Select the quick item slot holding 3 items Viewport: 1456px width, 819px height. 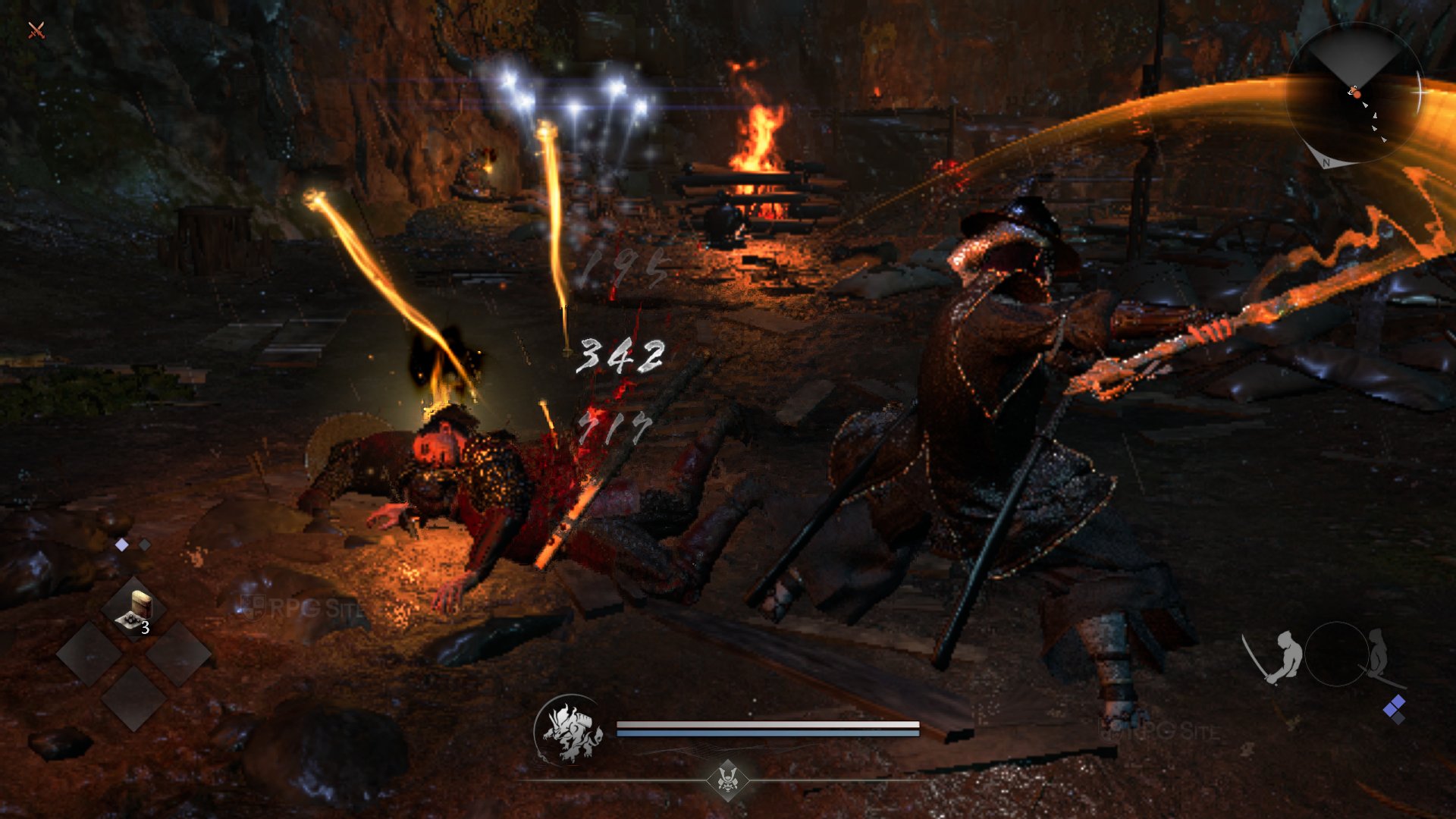coord(134,610)
